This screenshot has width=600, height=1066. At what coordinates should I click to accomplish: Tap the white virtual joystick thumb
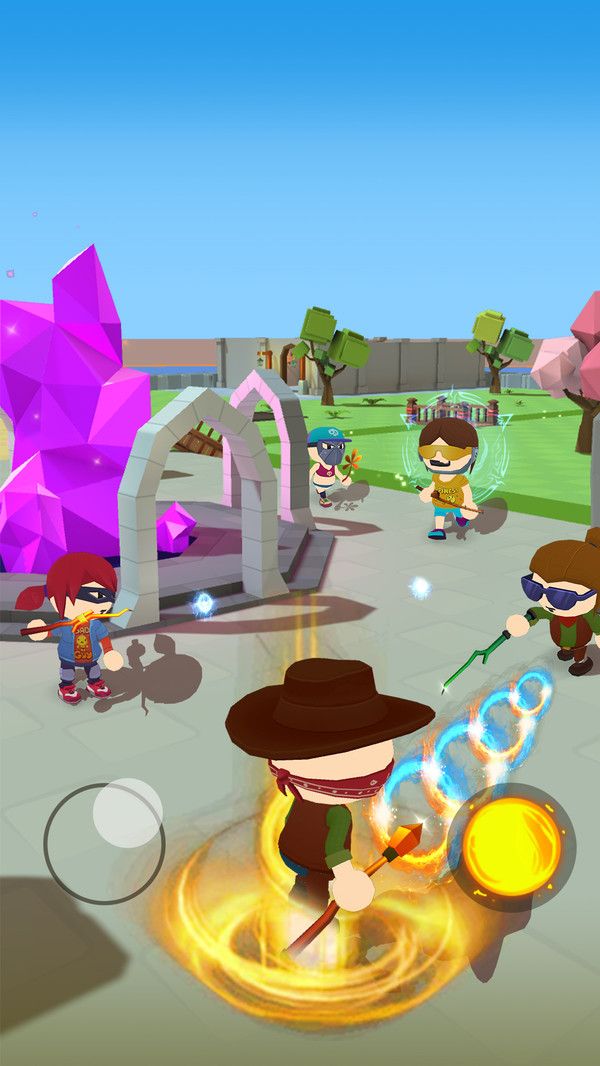click(128, 812)
